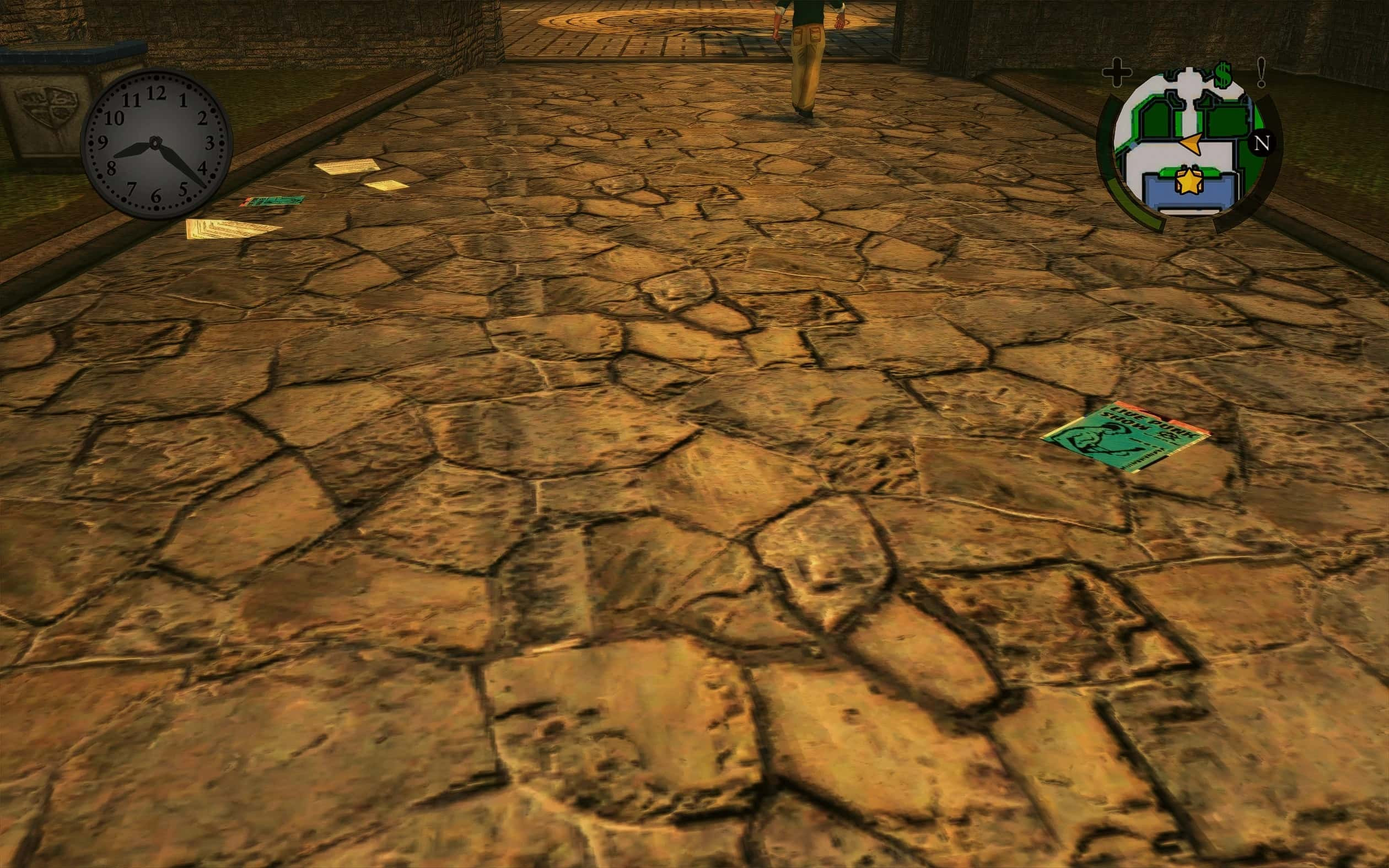Select the exclamation mark icon near the minimap
1389x868 pixels.
click(1261, 72)
